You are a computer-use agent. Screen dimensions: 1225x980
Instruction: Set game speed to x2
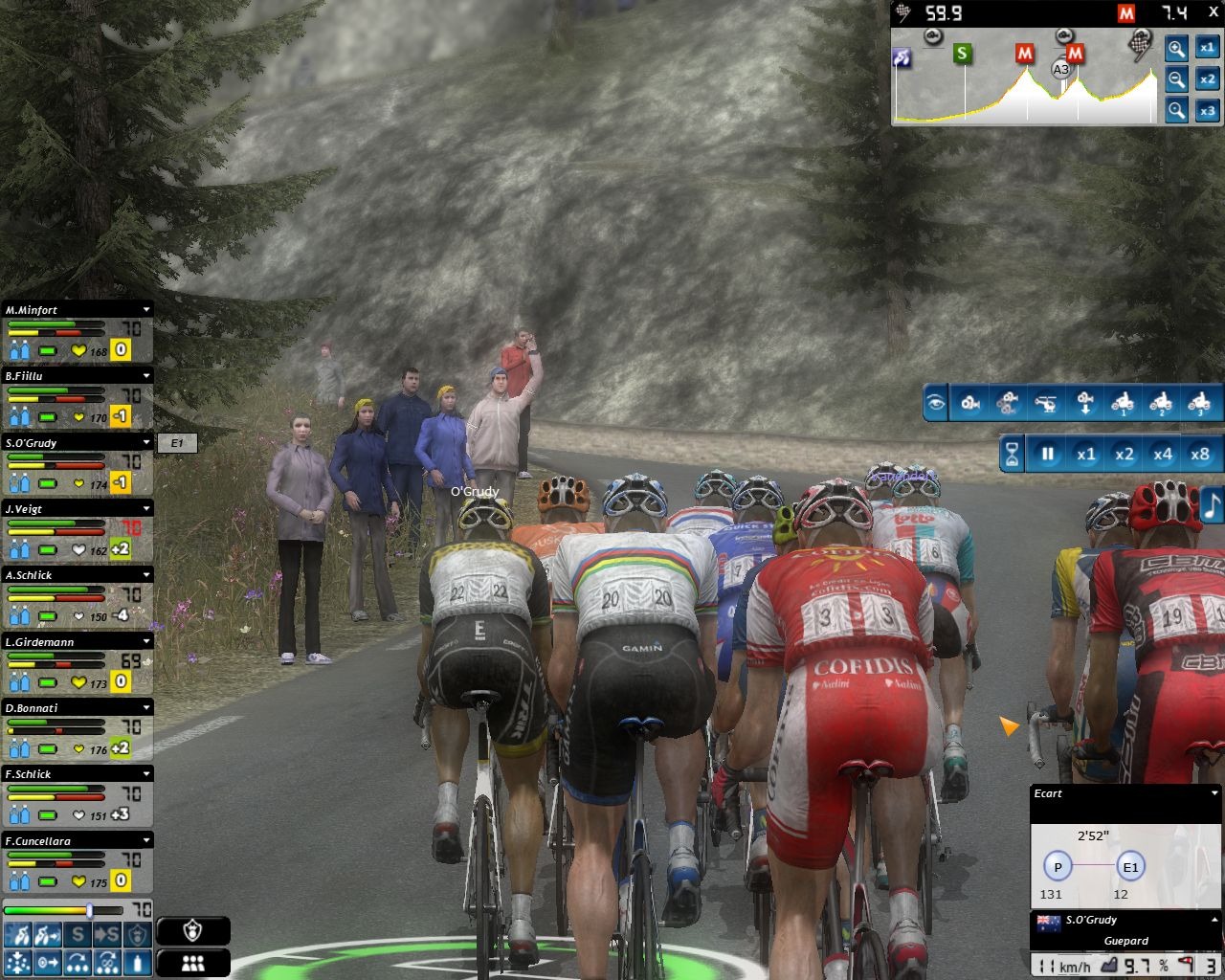(1125, 455)
